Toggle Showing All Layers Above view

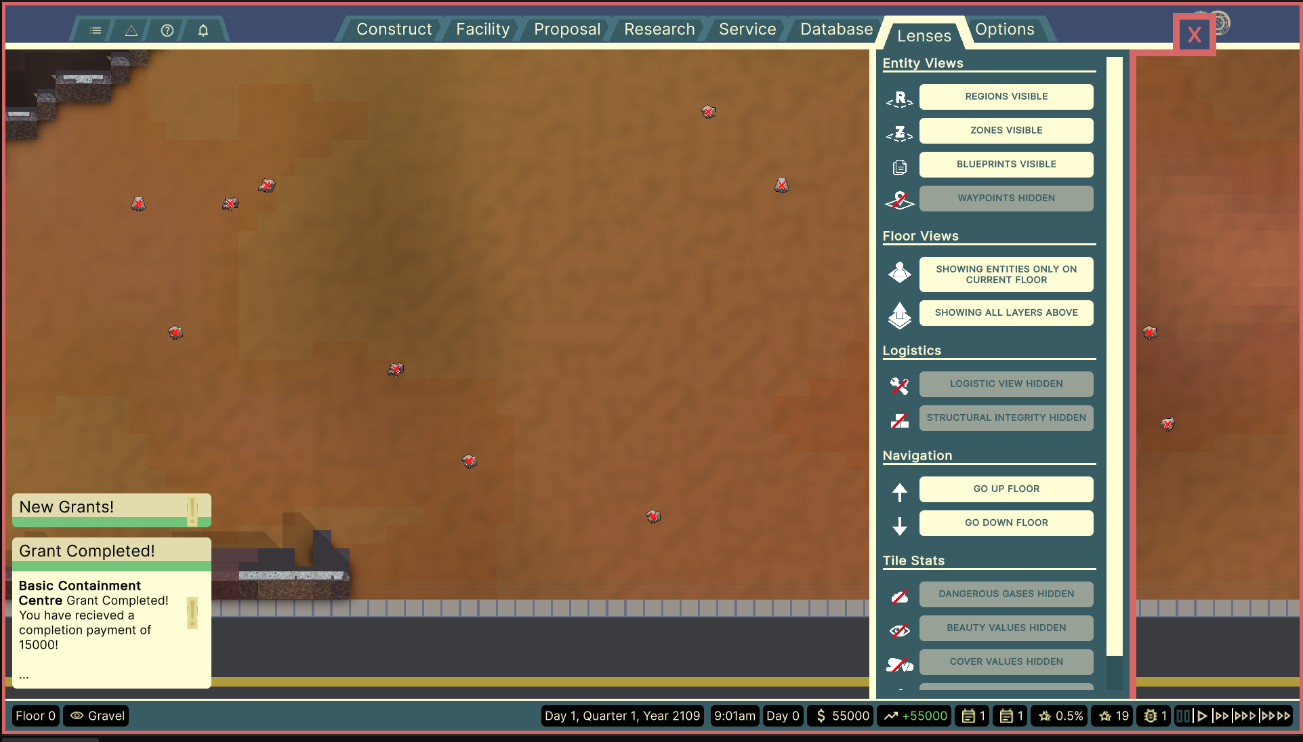click(x=1006, y=313)
